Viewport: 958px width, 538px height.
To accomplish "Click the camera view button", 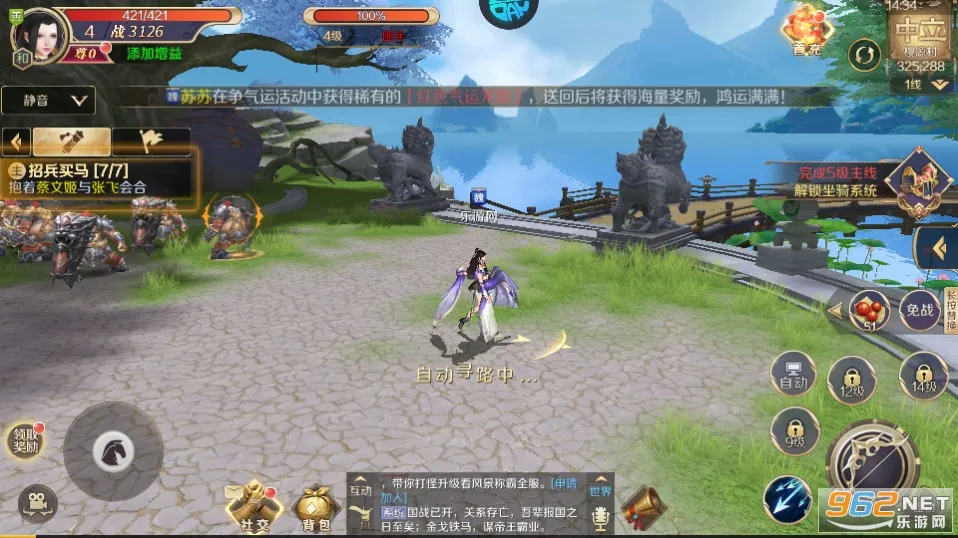I will (37, 501).
